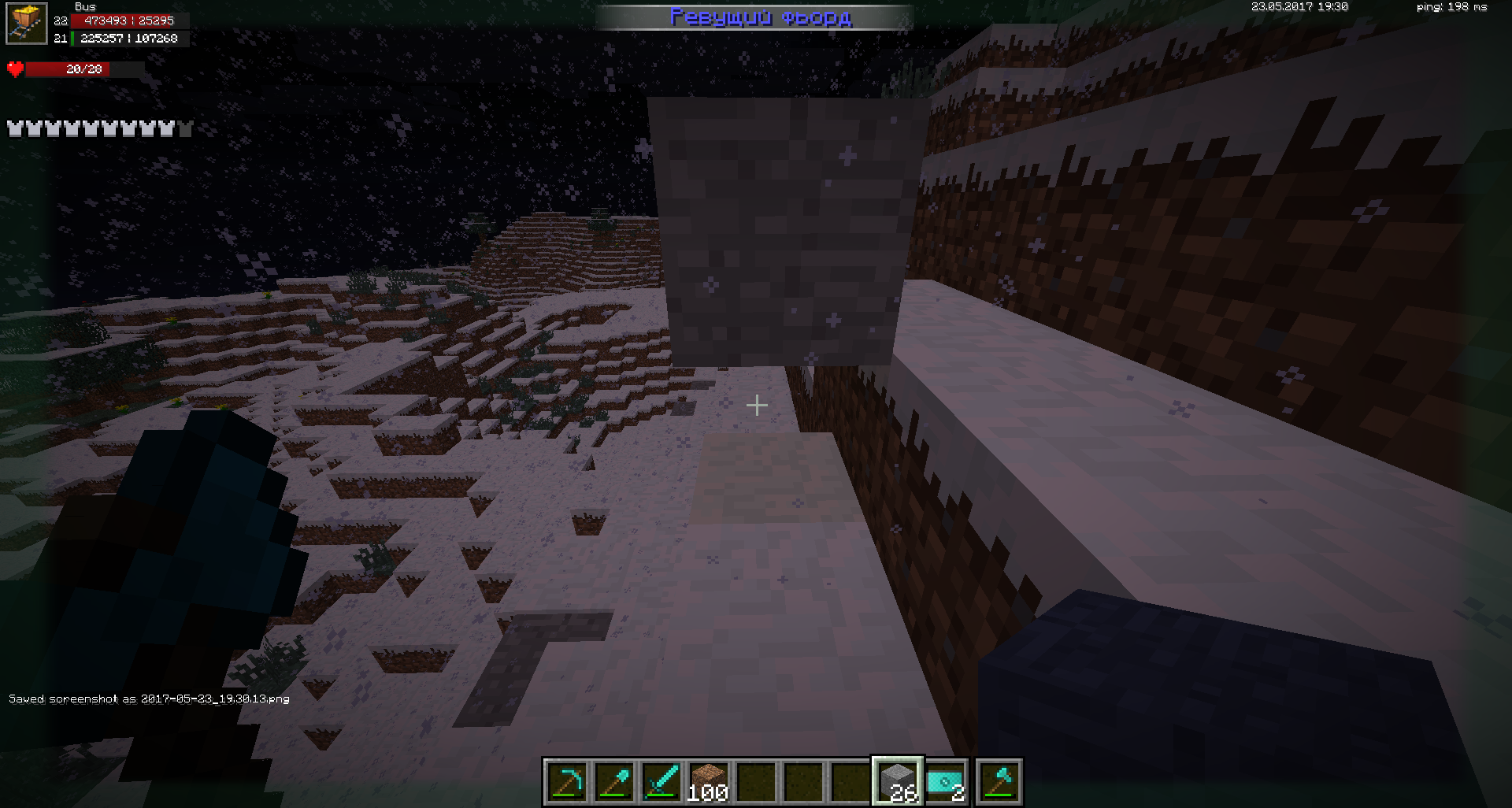Choose the dirt block stack of 100

[x=708, y=782]
